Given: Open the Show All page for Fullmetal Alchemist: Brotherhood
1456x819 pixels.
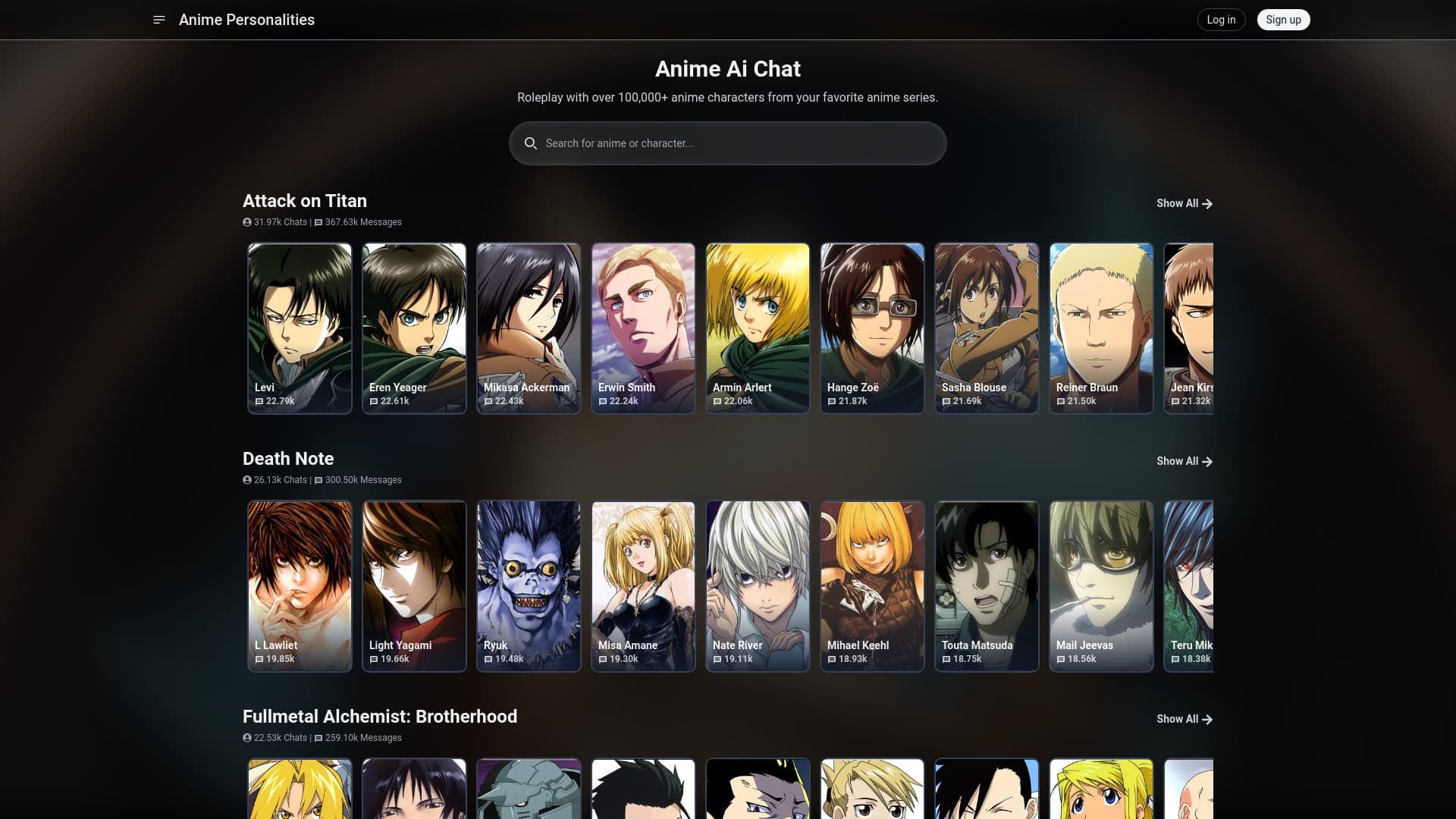Looking at the screenshot, I should (x=1178, y=719).
